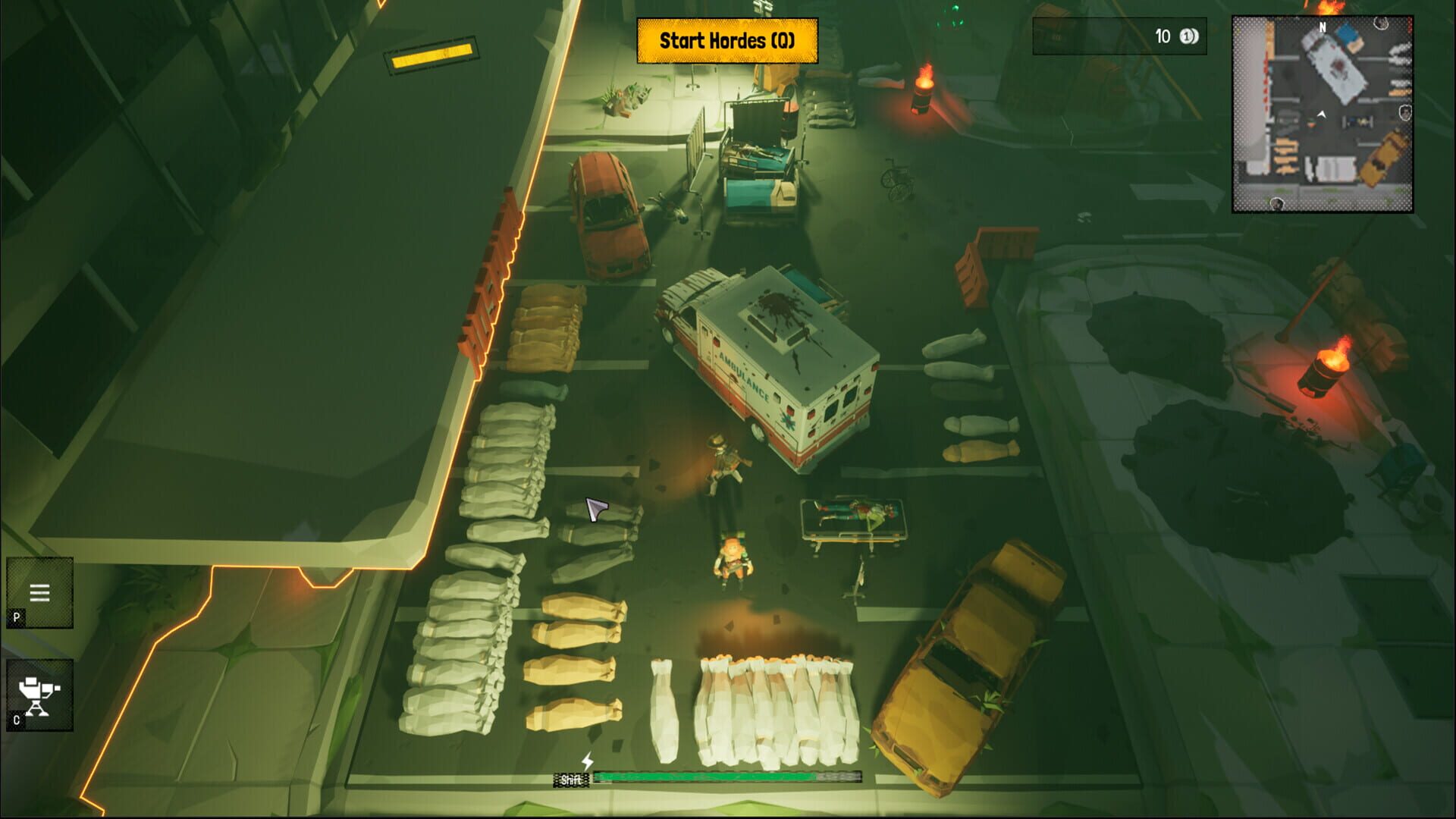Open the pause menu via the hamburger icon
Screen dimensions: 1456x819
click(x=38, y=592)
